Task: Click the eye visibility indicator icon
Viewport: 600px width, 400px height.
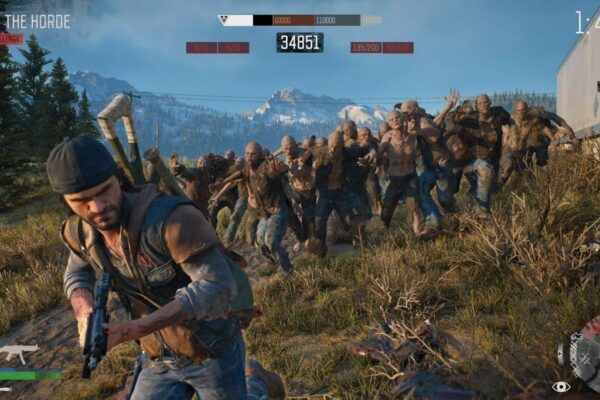Action: click(x=561, y=387)
